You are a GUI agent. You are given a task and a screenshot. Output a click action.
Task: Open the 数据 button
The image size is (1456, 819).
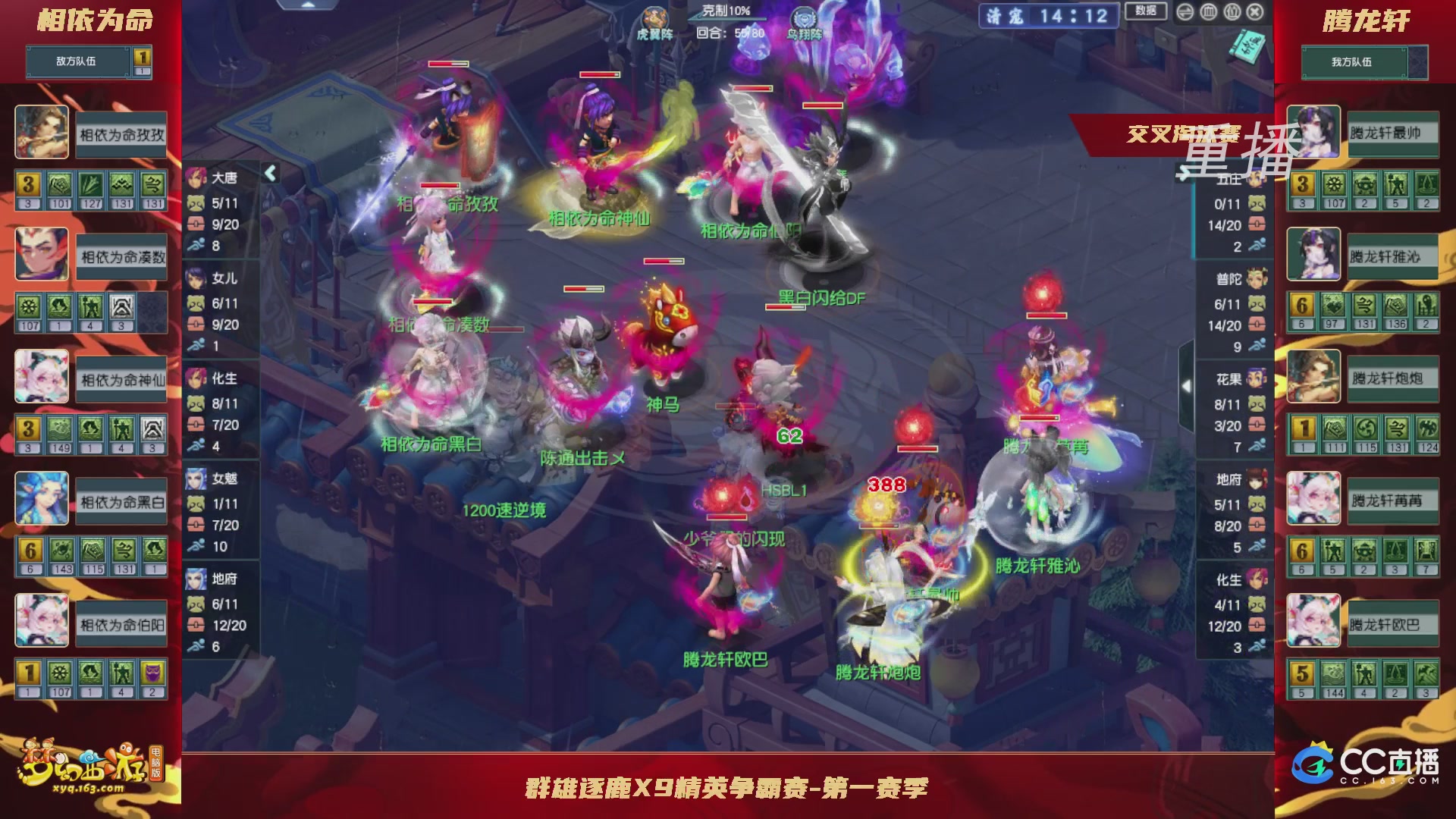click(1147, 11)
